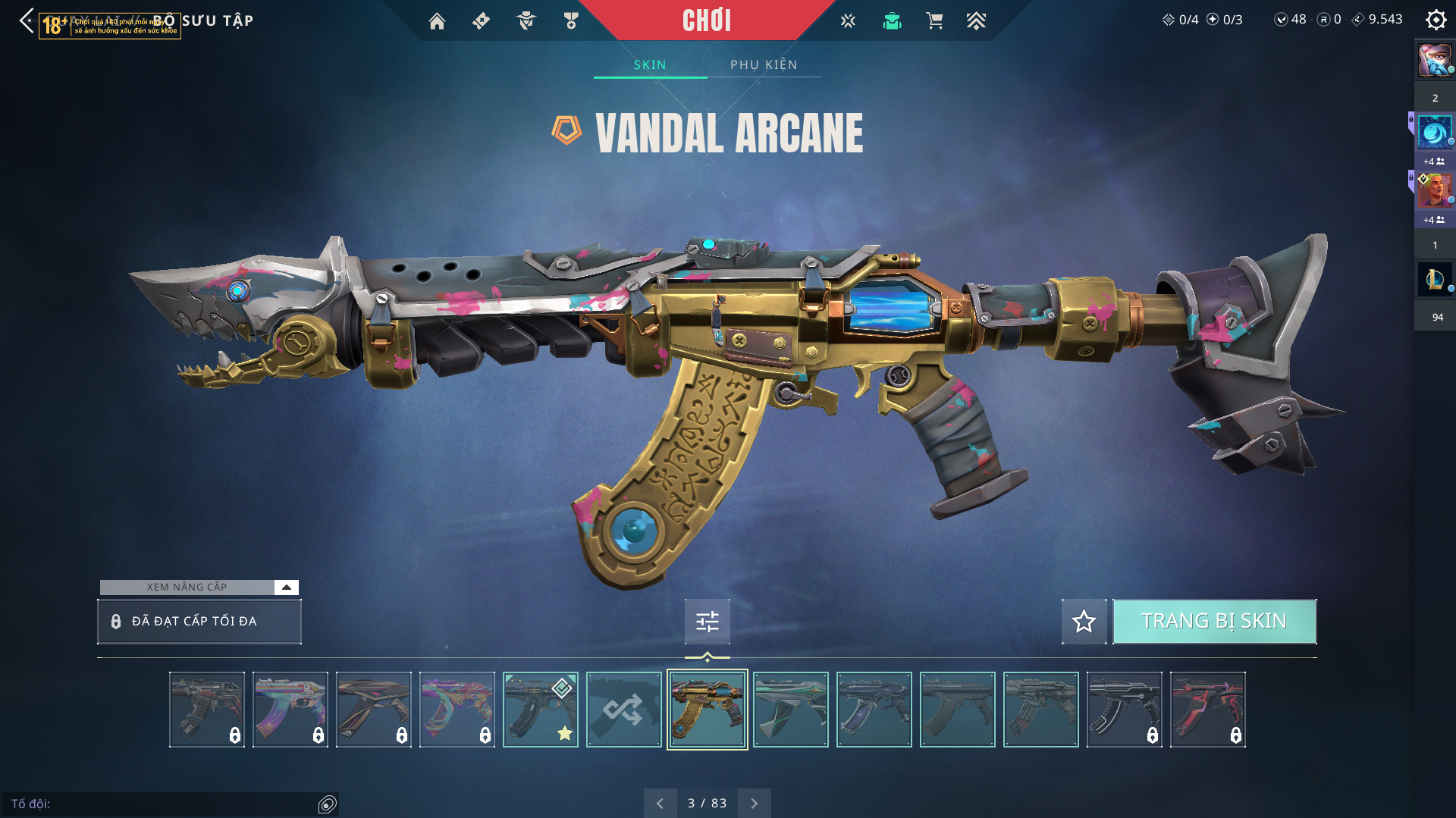The width and height of the screenshot is (1456, 818).
Task: Click the red CHƠI play button
Action: click(x=706, y=20)
